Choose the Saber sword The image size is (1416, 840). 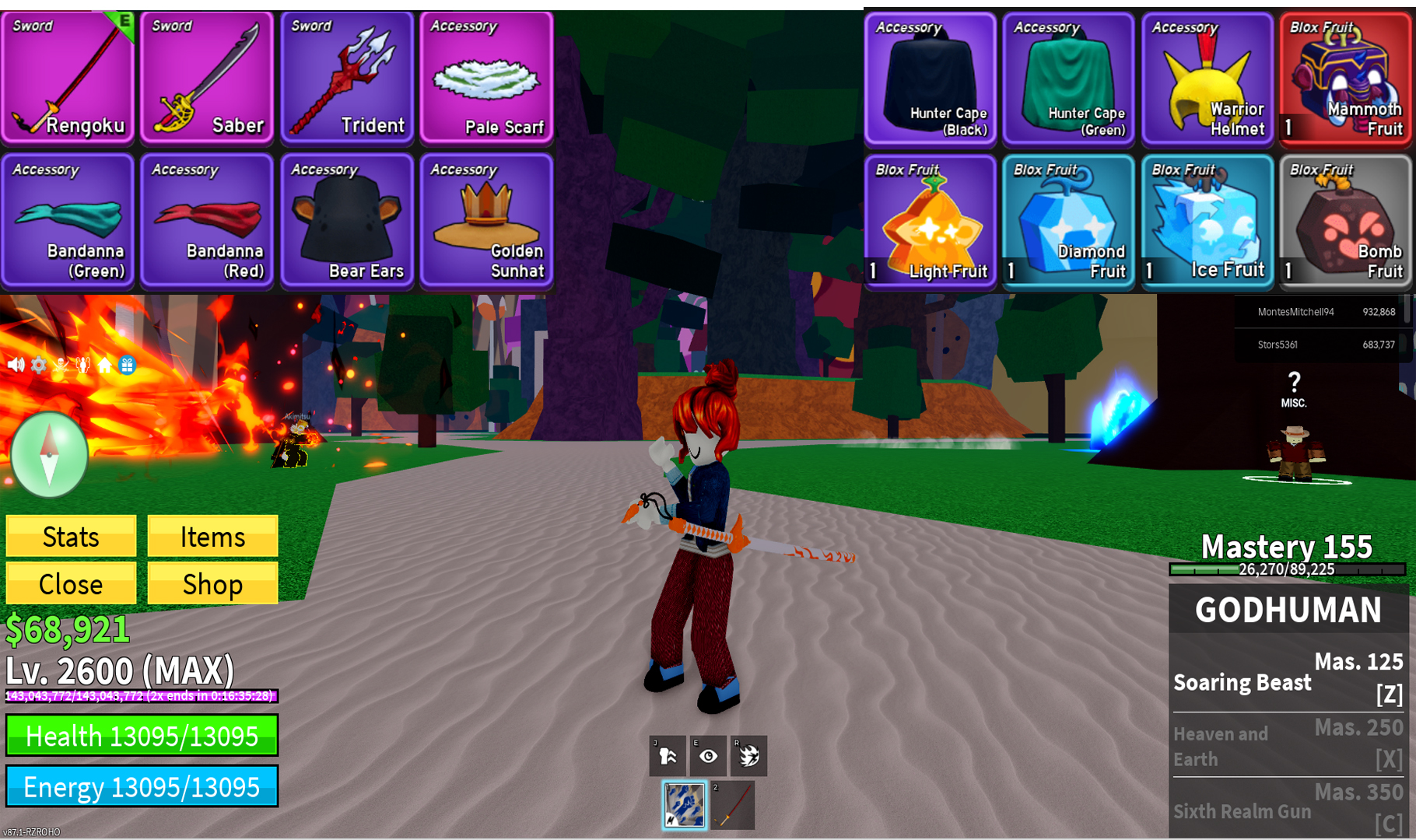tap(207, 78)
